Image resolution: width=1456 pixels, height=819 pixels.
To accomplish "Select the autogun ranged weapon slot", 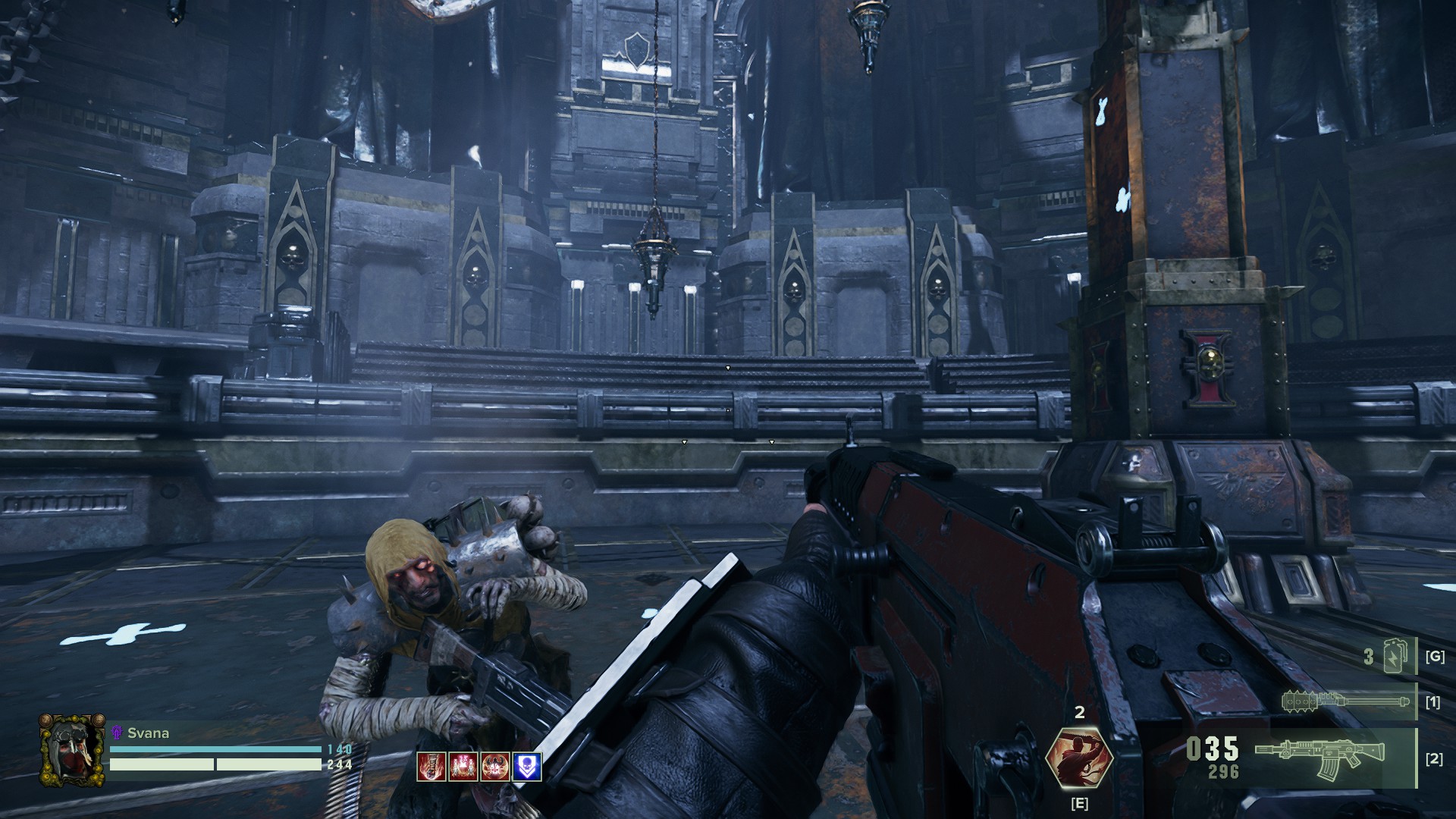I will [x=1319, y=757].
